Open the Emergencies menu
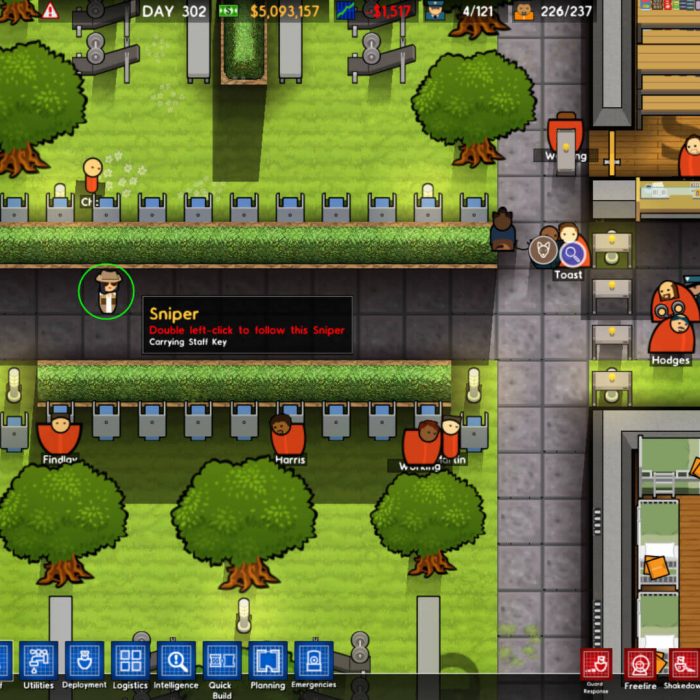This screenshot has width=700, height=700. click(313, 662)
